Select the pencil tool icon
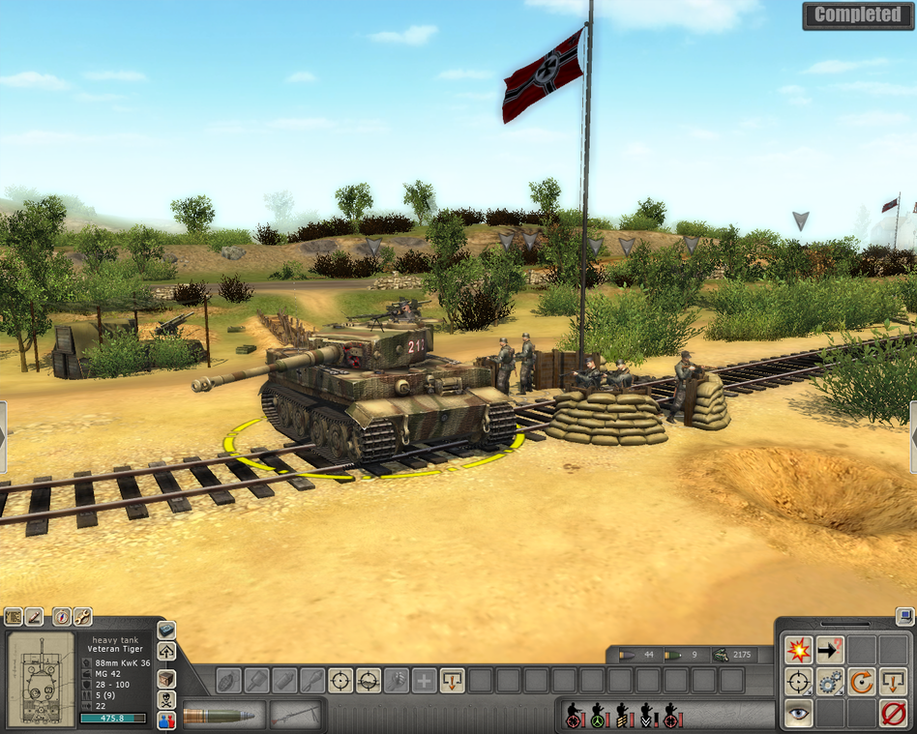The image size is (917, 734). coord(34,616)
